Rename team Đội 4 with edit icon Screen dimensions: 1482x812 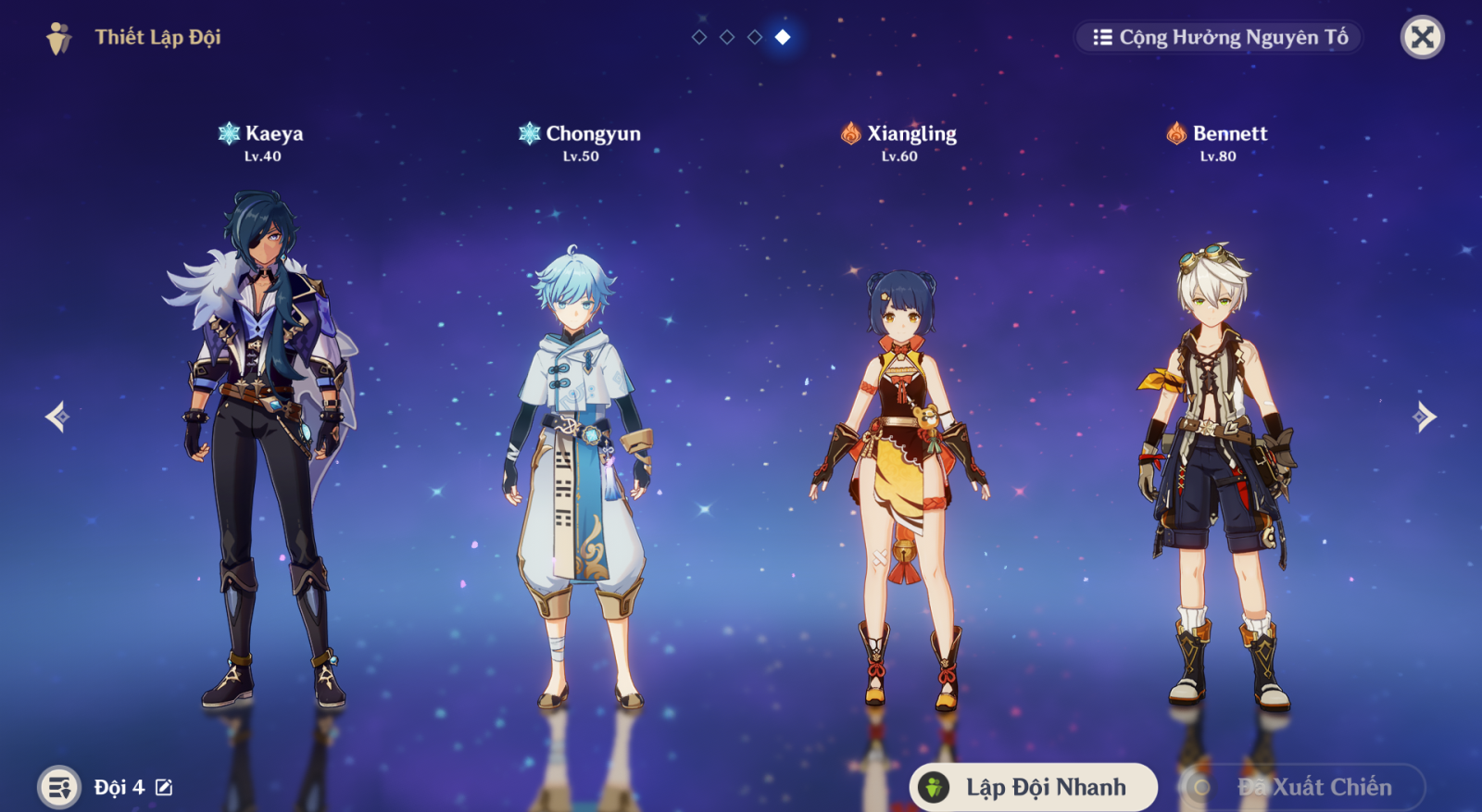[164, 787]
